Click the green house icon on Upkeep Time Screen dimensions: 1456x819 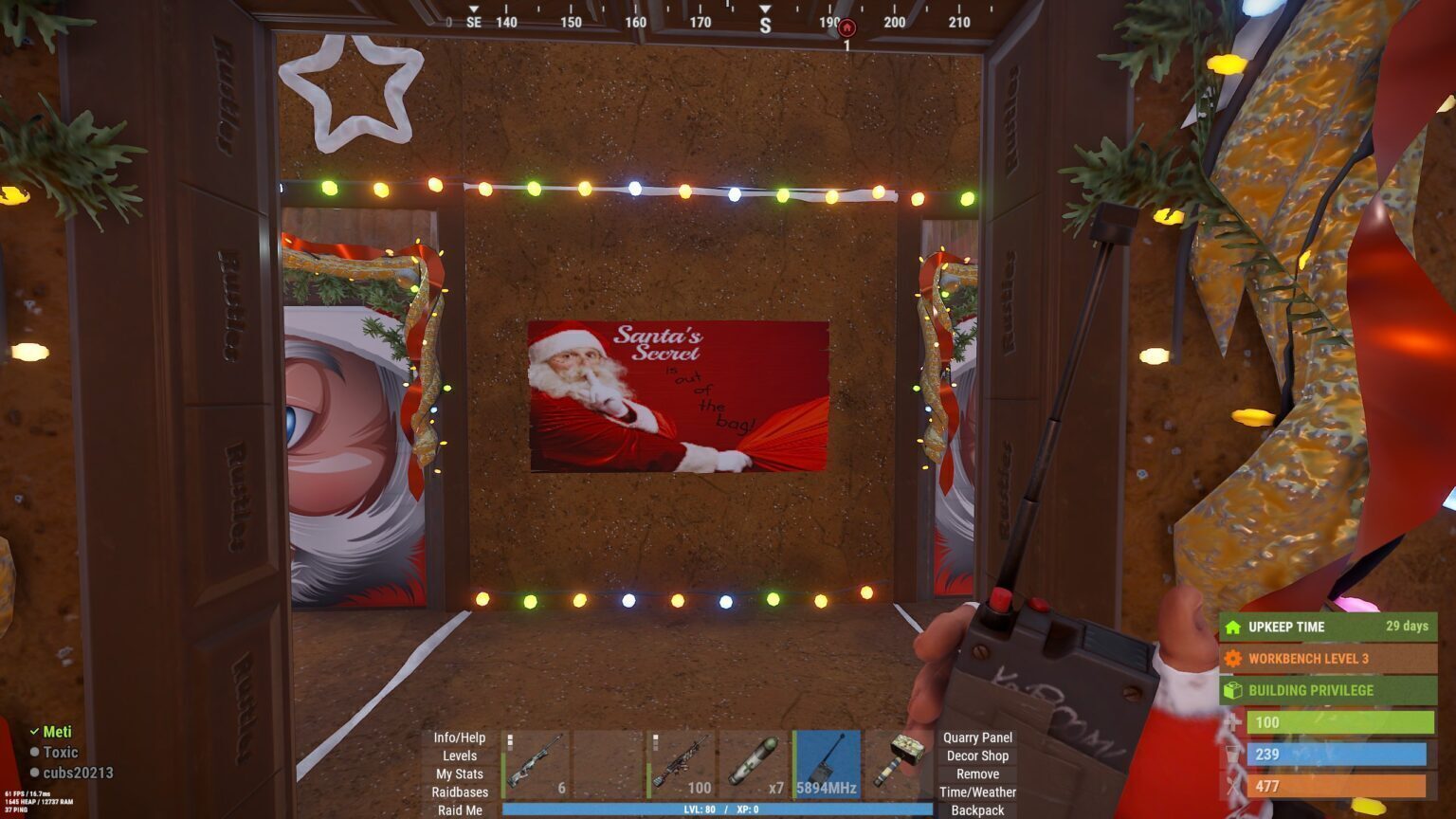pyautogui.click(x=1234, y=627)
